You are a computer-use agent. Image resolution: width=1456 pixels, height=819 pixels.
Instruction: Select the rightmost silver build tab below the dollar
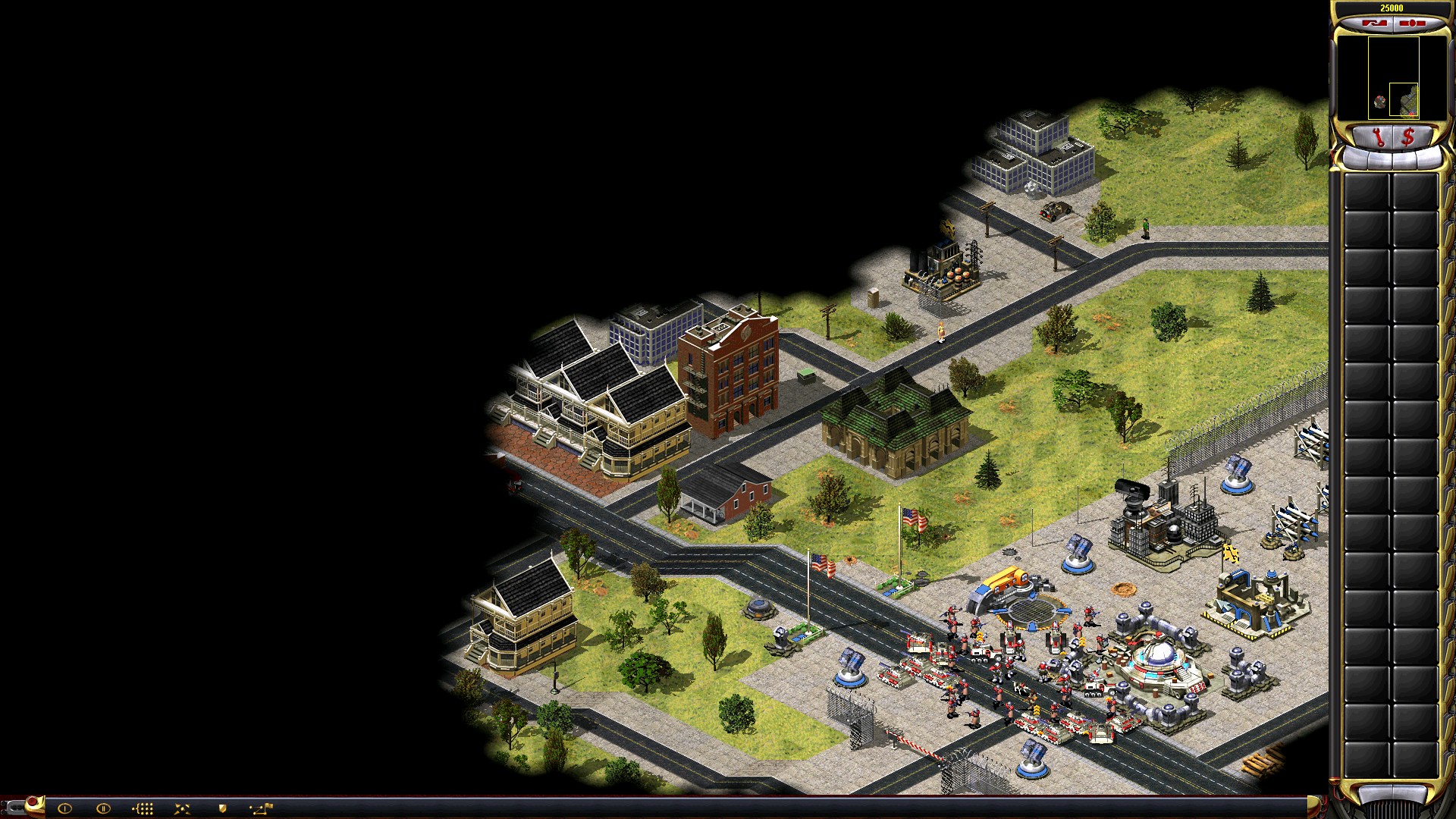(1430, 158)
